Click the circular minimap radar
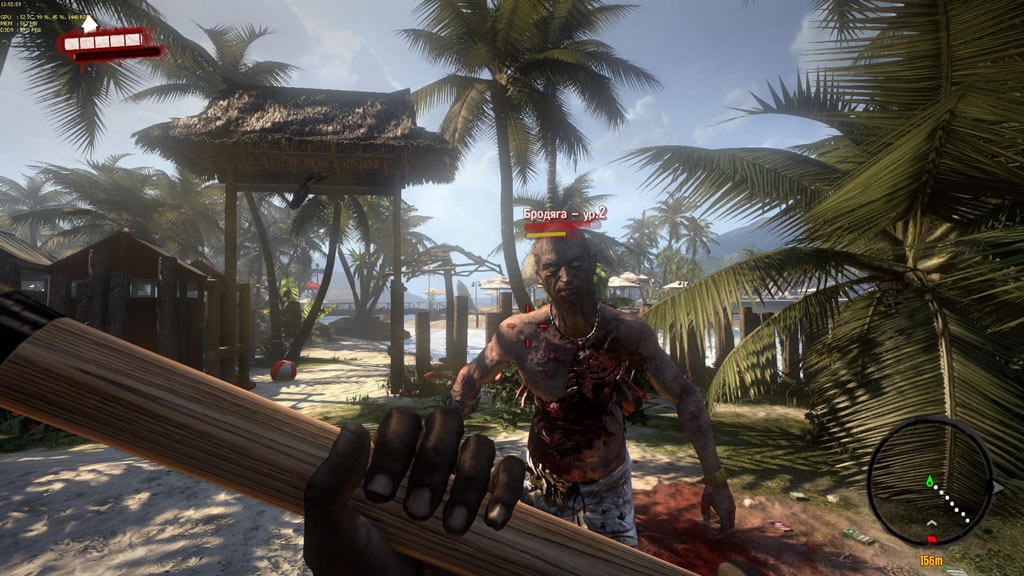1024x576 pixels. [x=929, y=482]
